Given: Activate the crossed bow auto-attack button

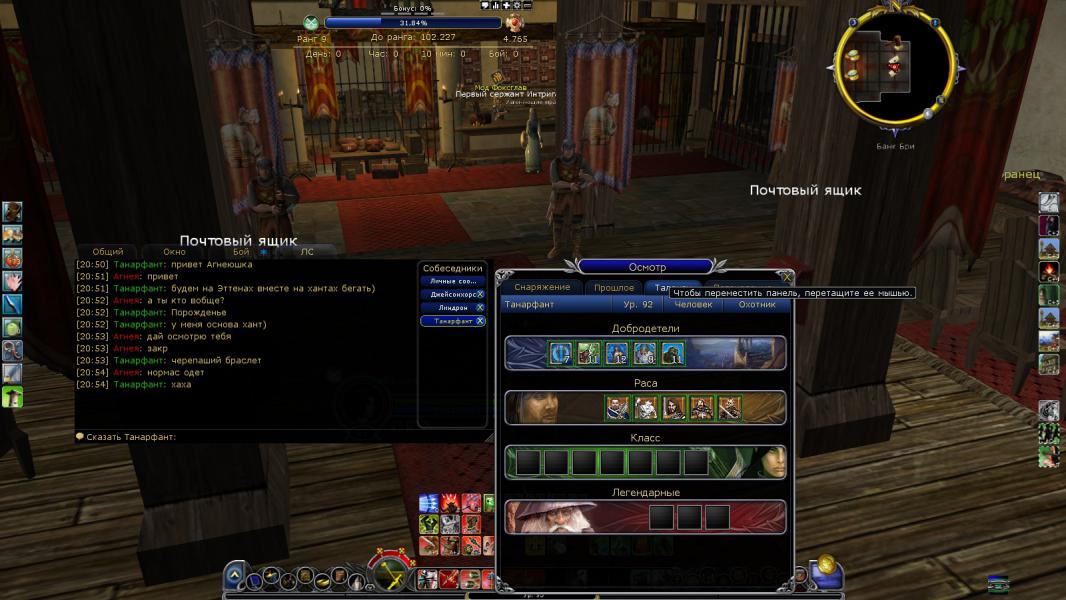Looking at the screenshot, I should [391, 573].
